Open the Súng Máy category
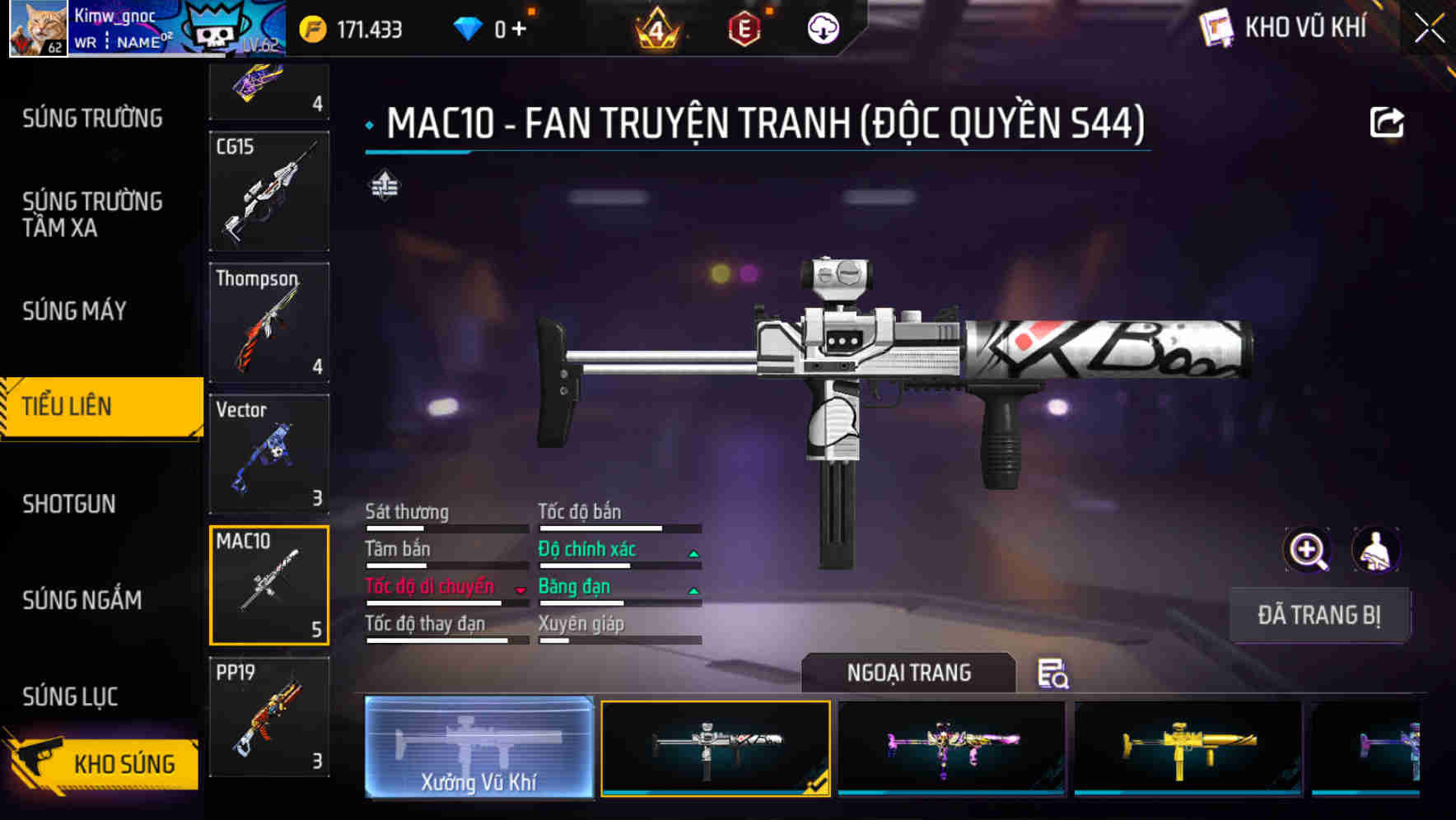Screen dimensions: 1456x820 [x=75, y=310]
